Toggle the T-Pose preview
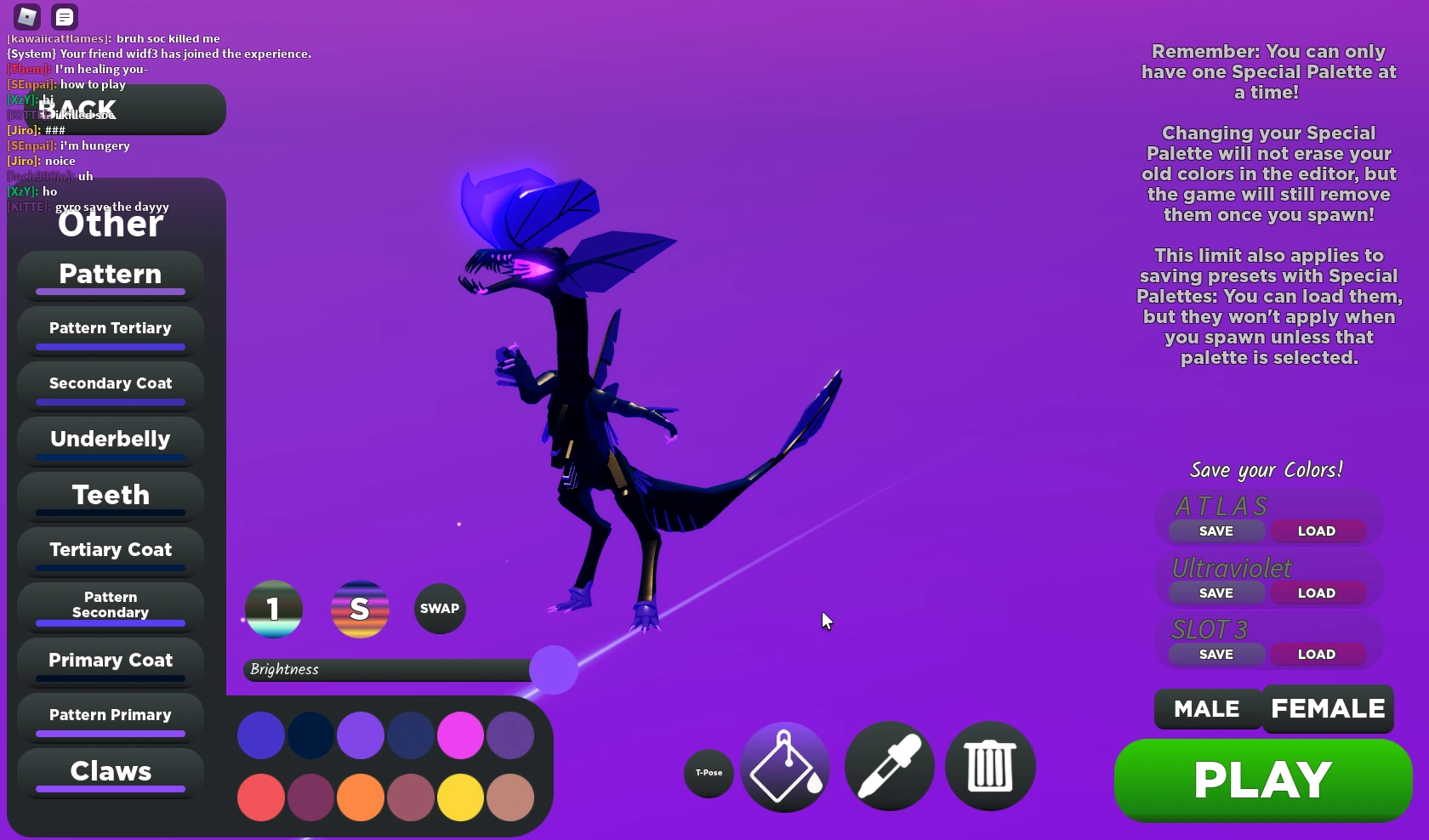This screenshot has width=1429, height=840. coord(707,774)
